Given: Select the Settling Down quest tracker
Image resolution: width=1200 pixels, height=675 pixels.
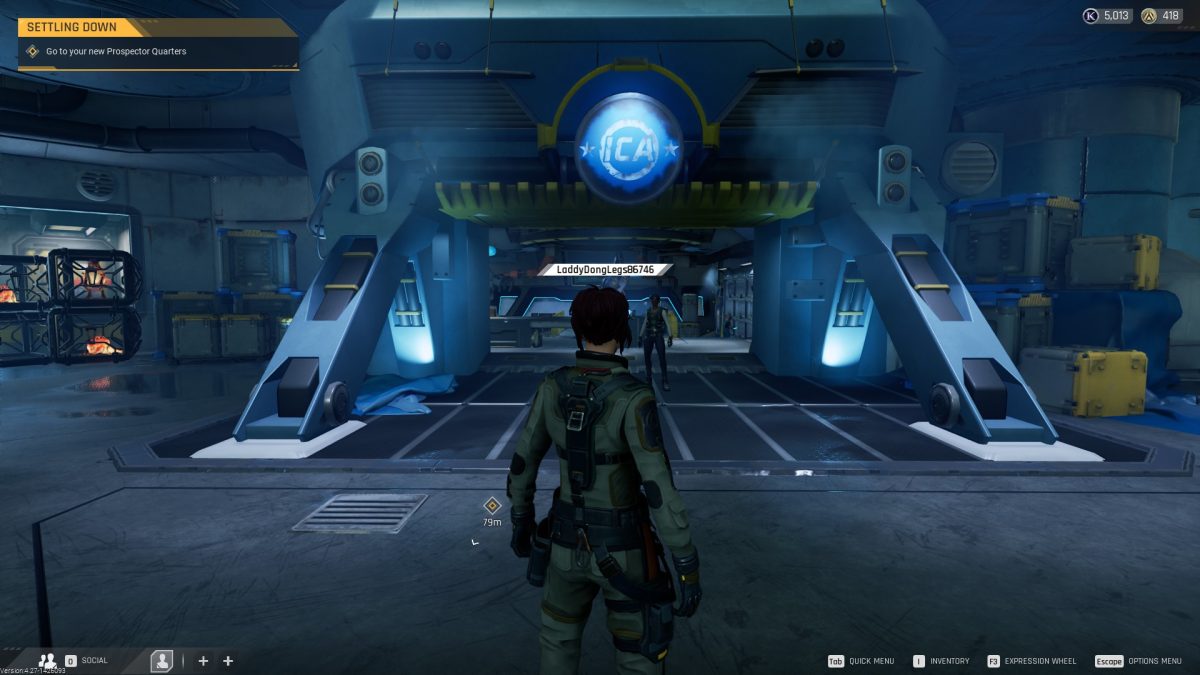Looking at the screenshot, I should (157, 42).
